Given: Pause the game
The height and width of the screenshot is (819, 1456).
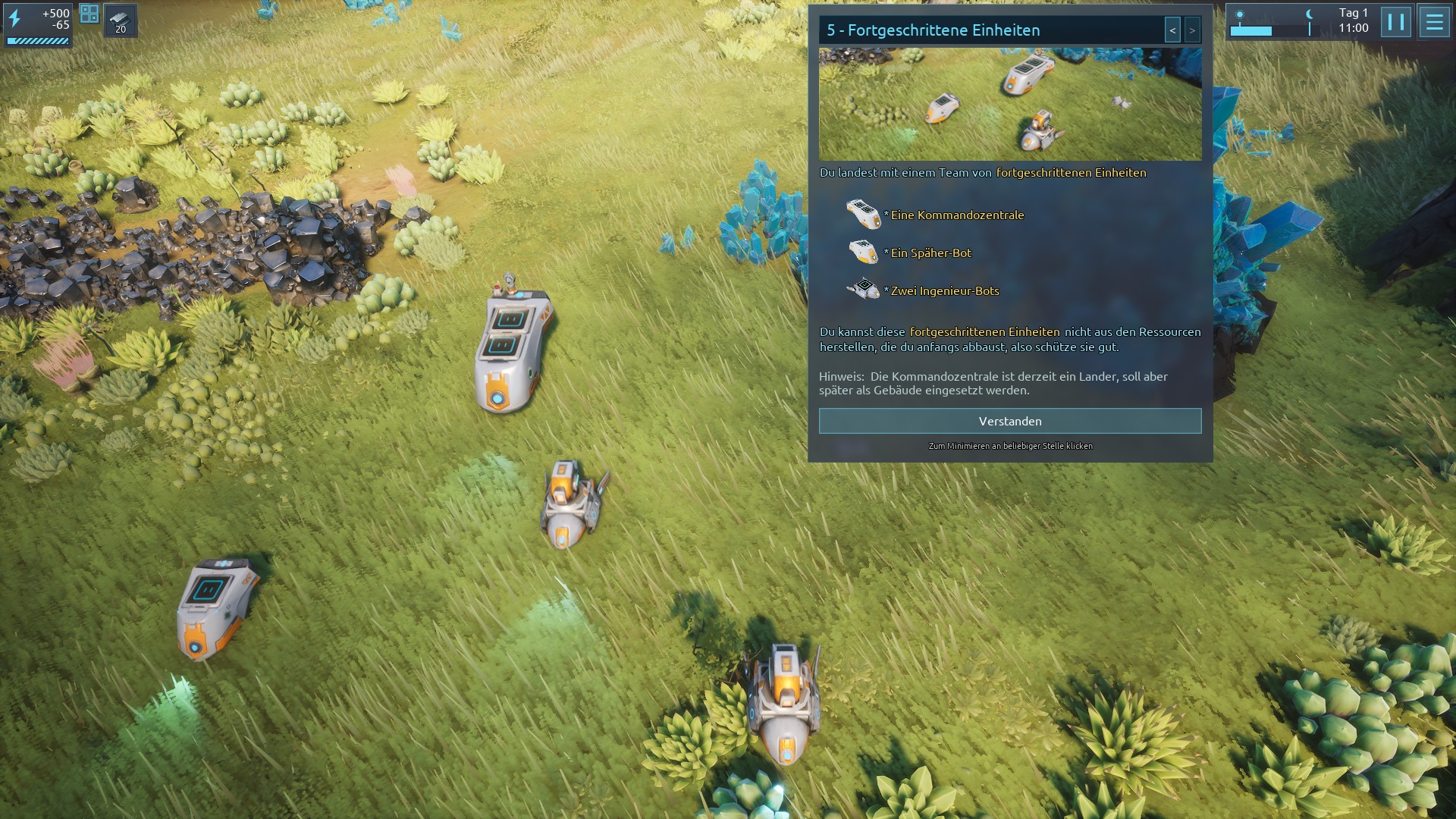Looking at the screenshot, I should coord(1395,22).
